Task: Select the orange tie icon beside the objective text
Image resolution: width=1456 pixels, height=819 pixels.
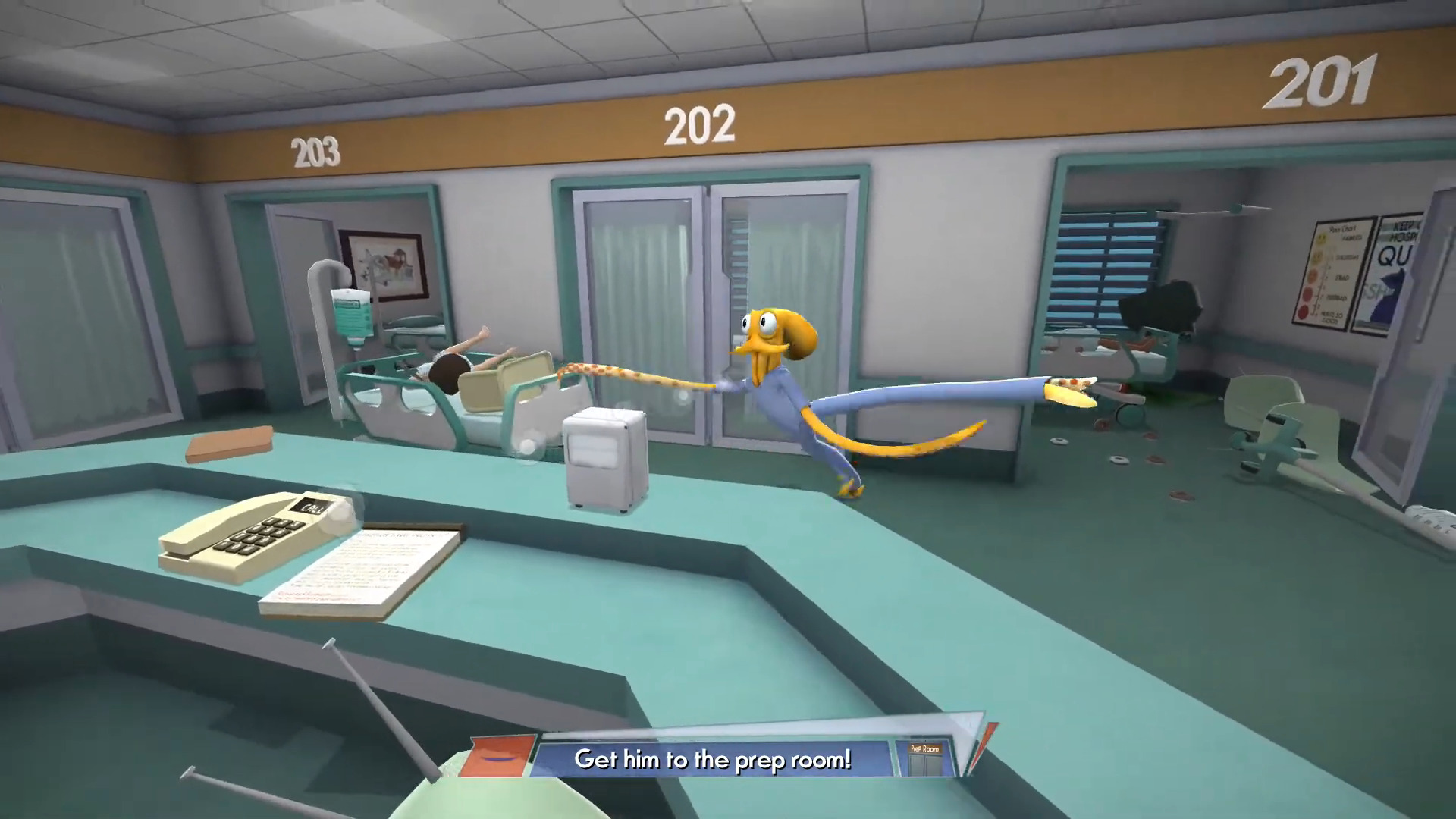Action: click(497, 755)
